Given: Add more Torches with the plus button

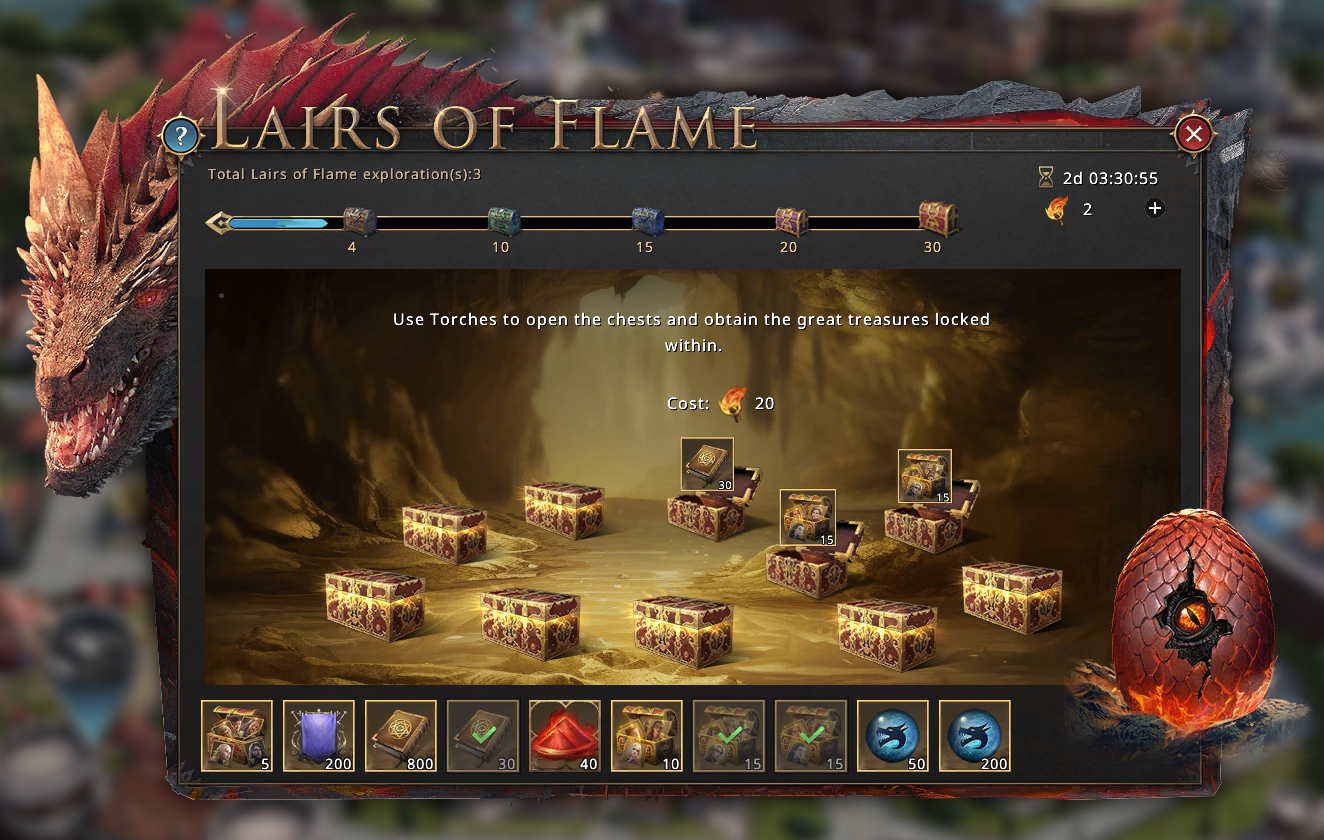Looking at the screenshot, I should point(1154,208).
